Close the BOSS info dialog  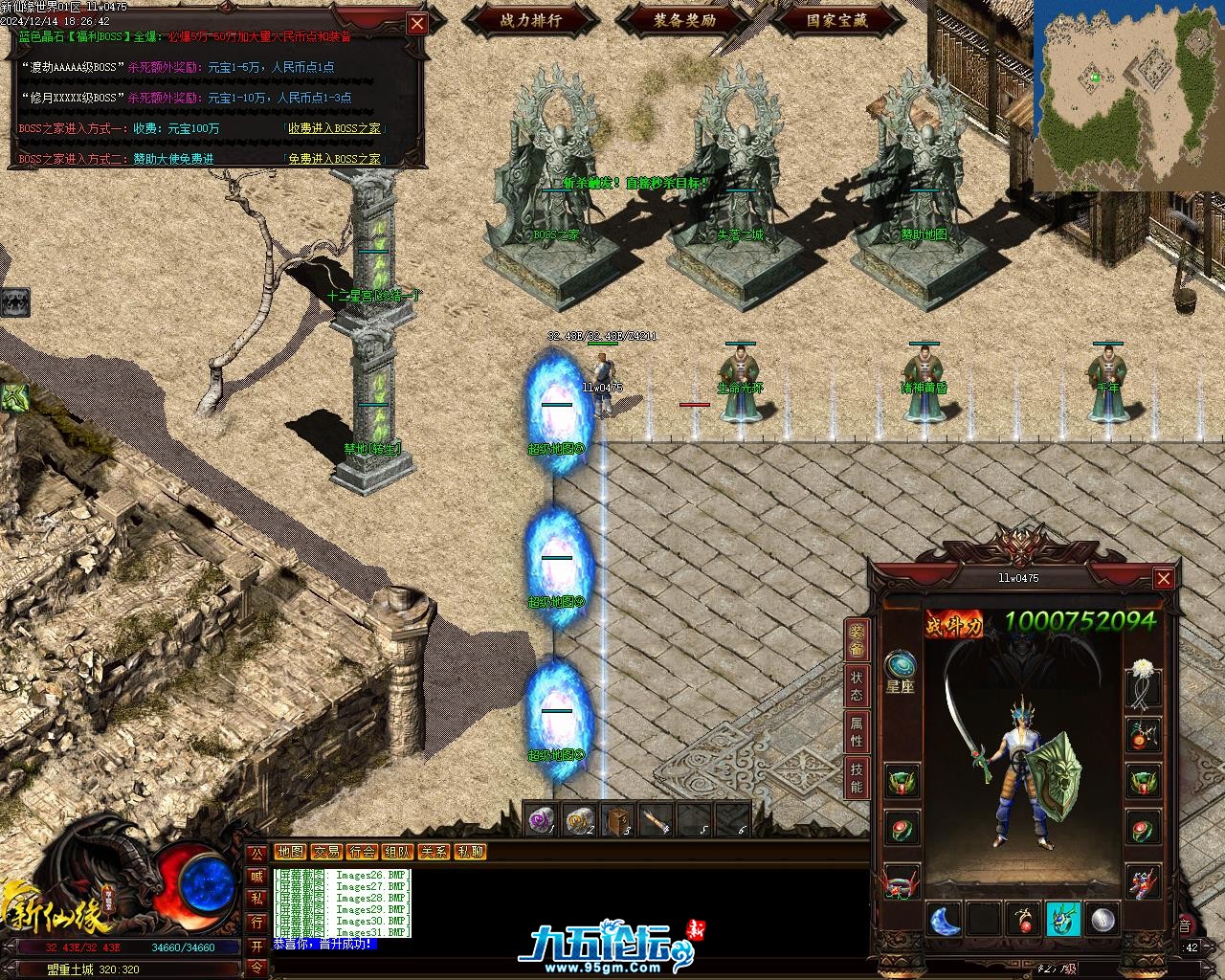(x=417, y=24)
